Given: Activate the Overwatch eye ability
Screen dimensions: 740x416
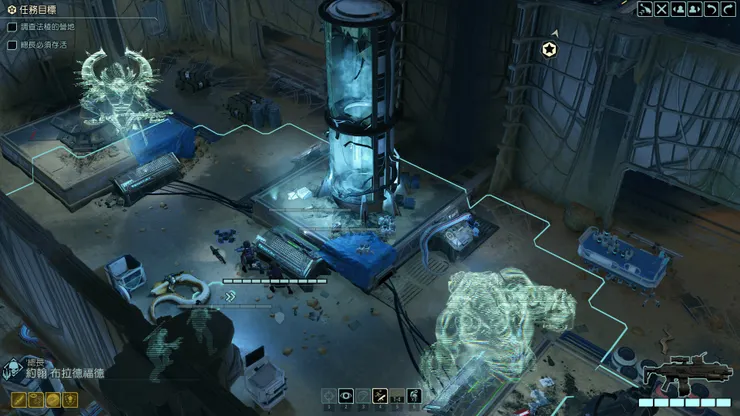Looking at the screenshot, I should (345, 396).
